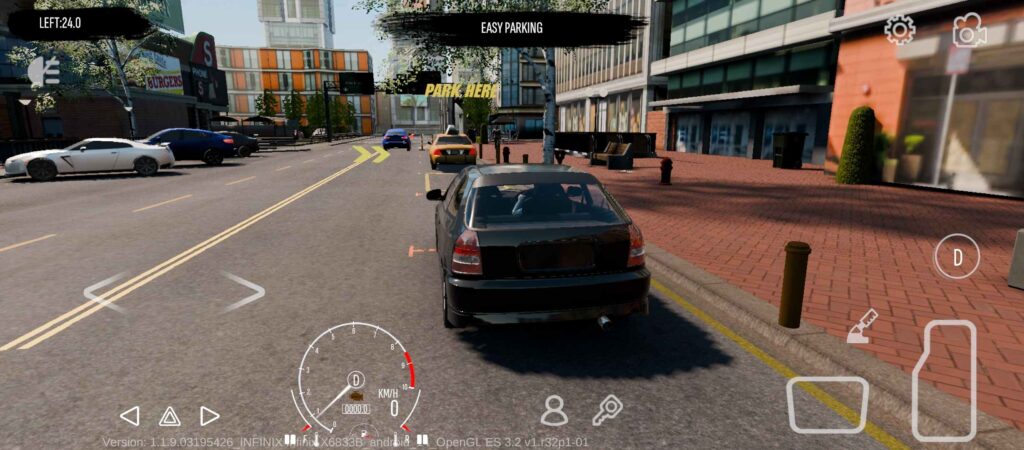This screenshot has height=450, width=1024.
Task: Steer right with the right chevron
Action: pyautogui.click(x=243, y=292)
